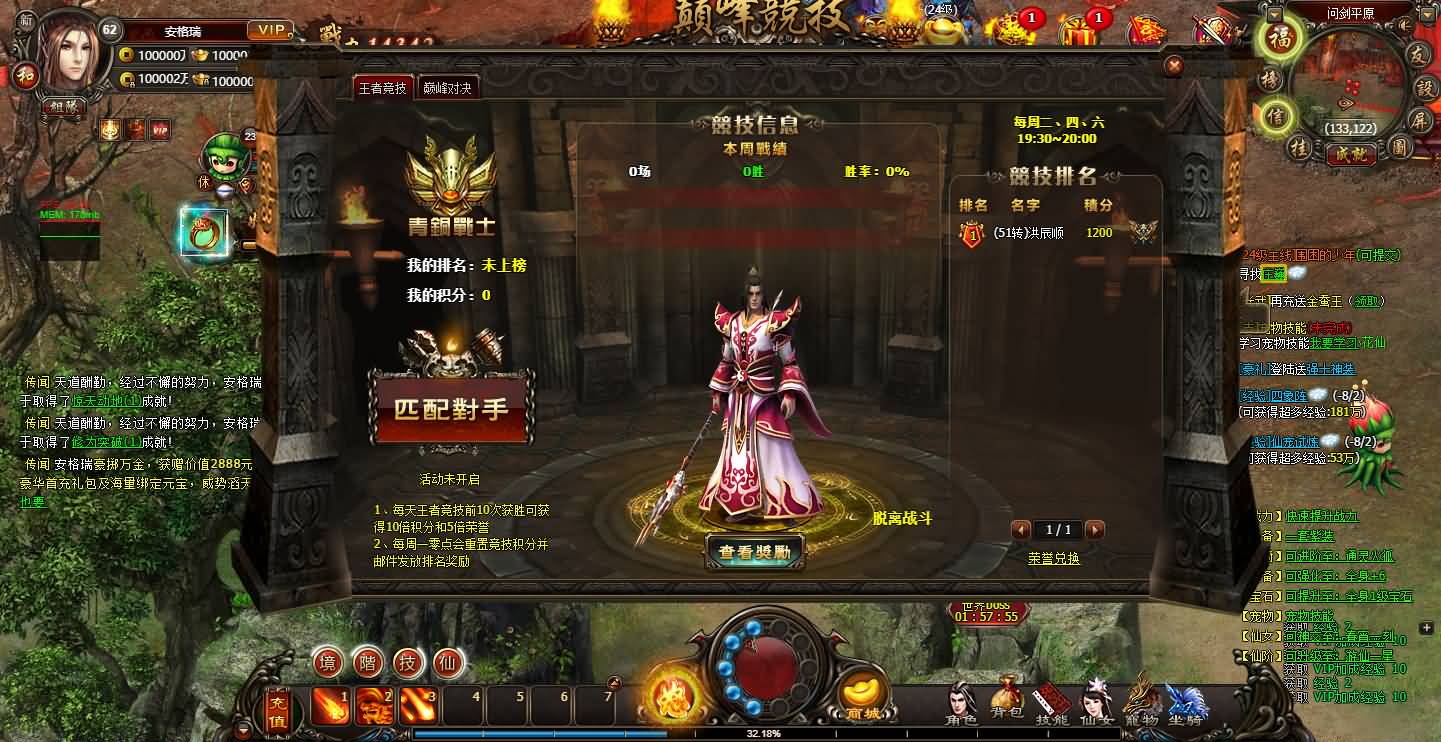
Task: Open the 角色 character panel icon
Action: [x=960, y=700]
